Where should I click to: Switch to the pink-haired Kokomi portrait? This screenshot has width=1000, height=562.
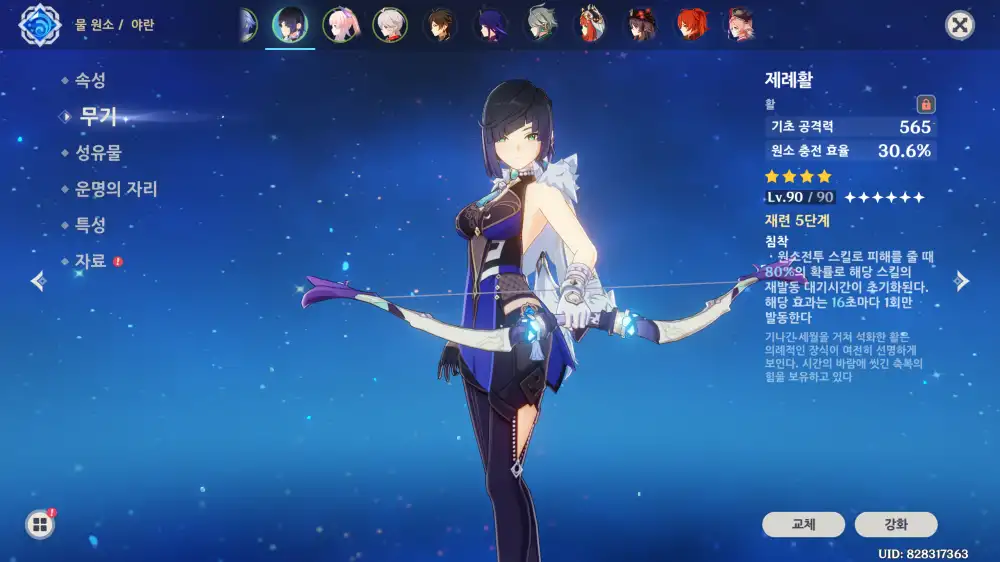[x=340, y=25]
